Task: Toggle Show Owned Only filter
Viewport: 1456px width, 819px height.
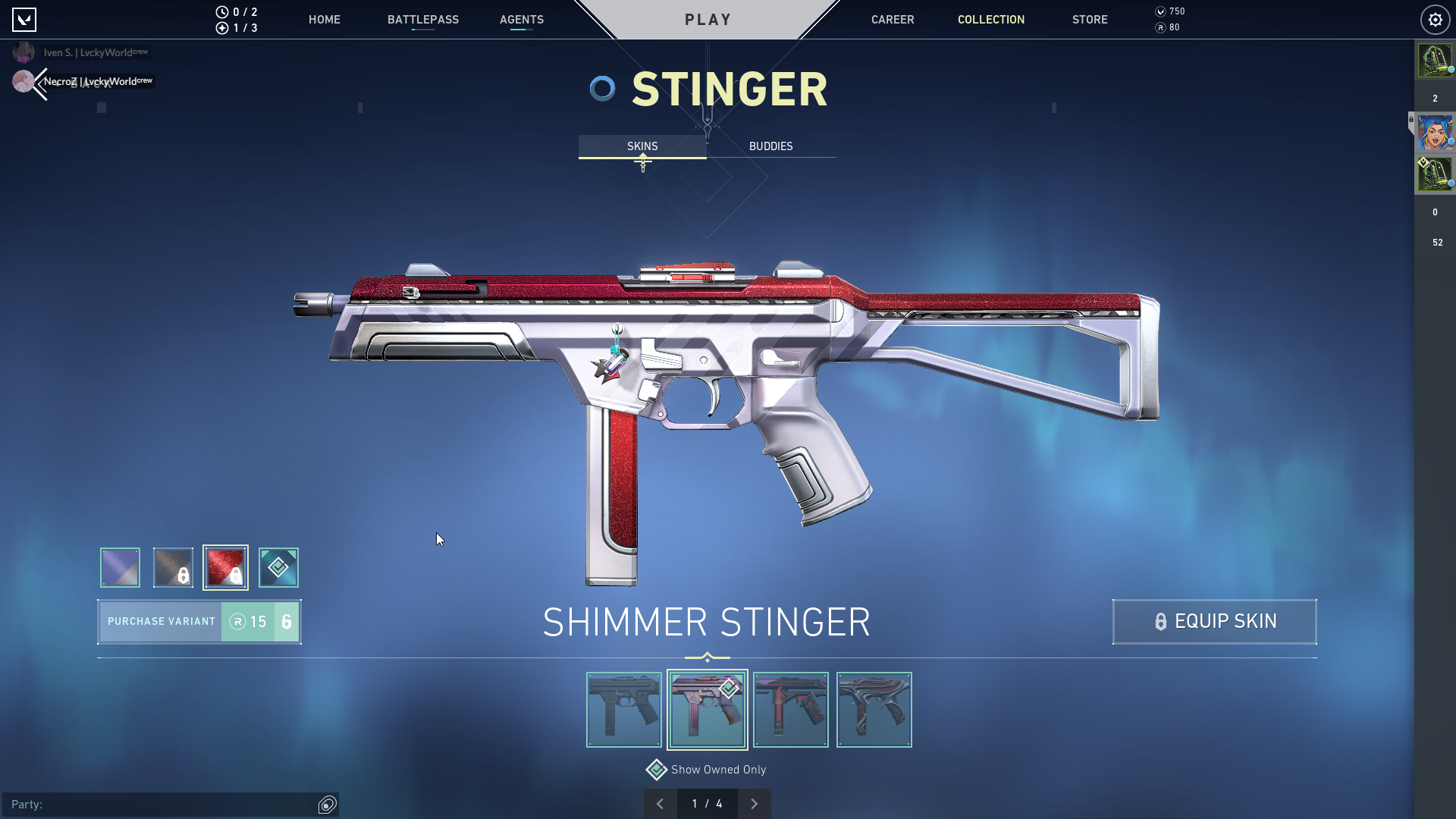Action: pos(657,770)
